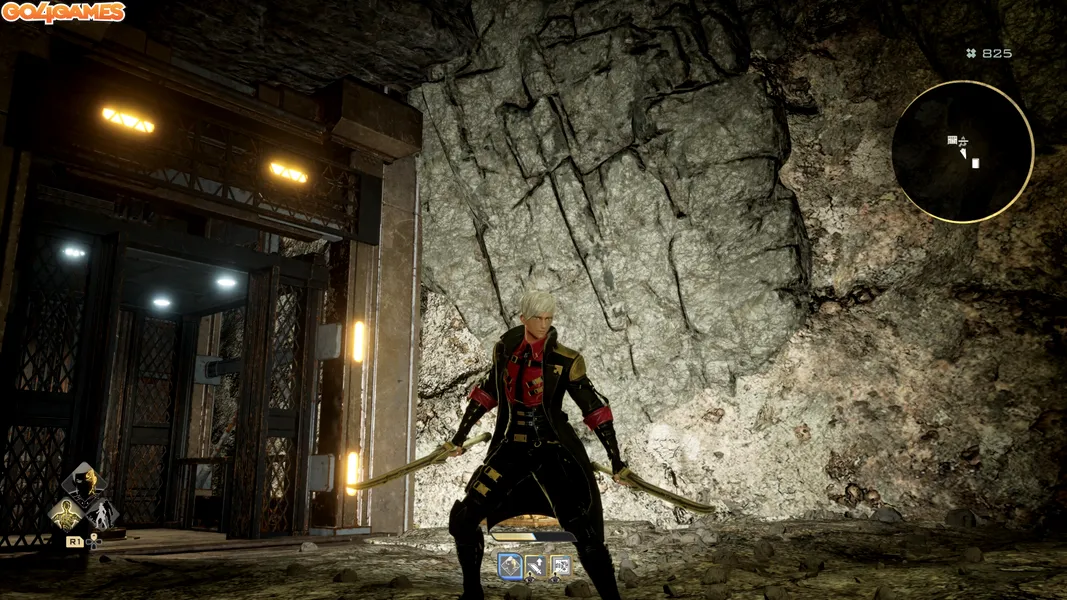Viewport: 1067px width, 600px height.
Task: Choose the glowing golden torso icon
Action: [x=66, y=514]
